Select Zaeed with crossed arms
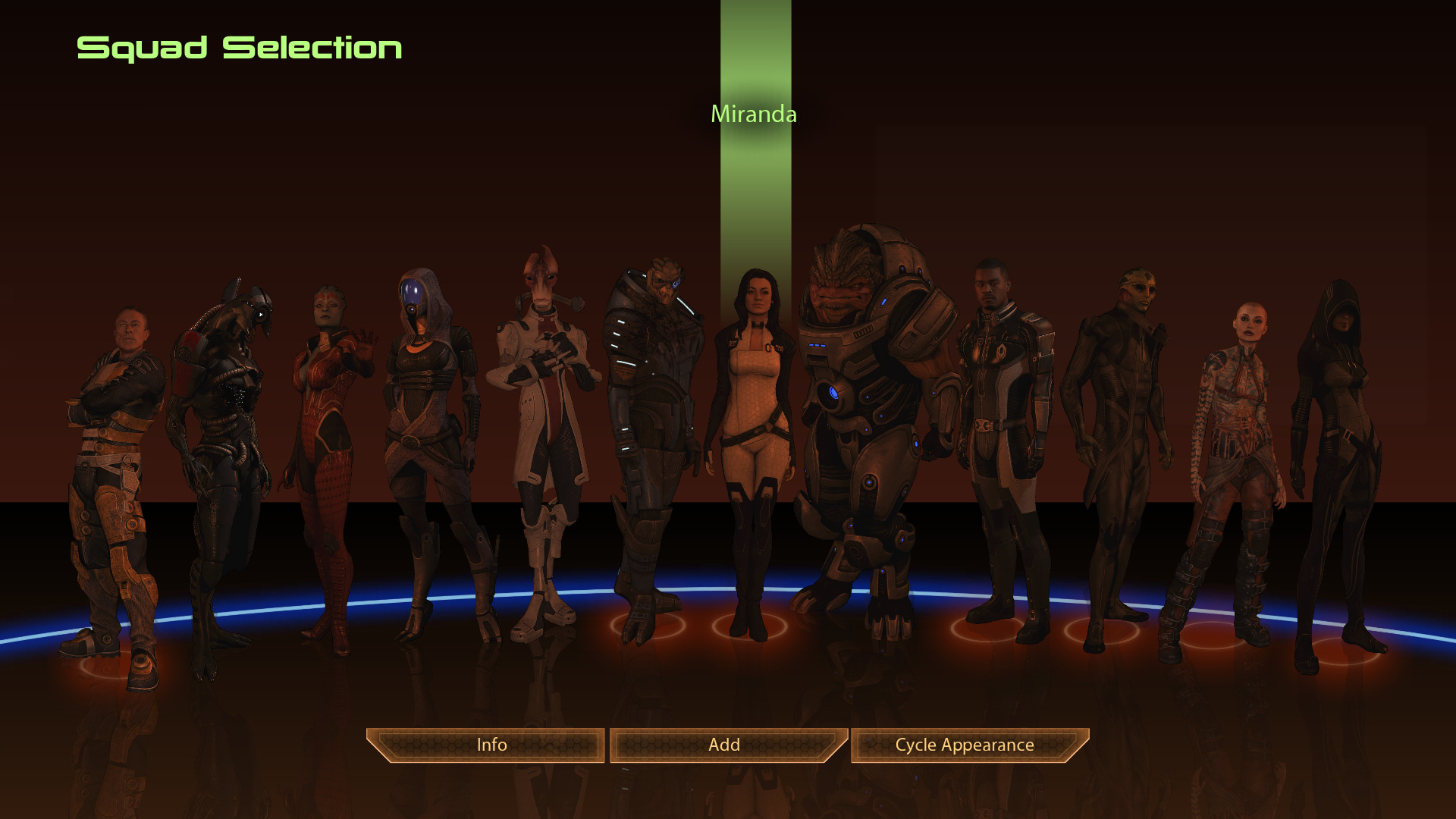This screenshot has width=1456, height=819. click(x=114, y=455)
